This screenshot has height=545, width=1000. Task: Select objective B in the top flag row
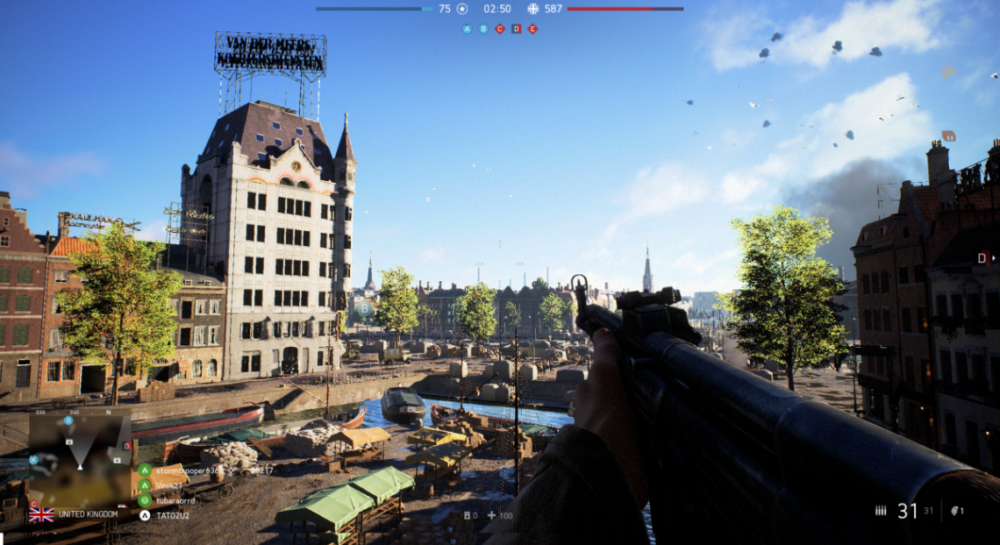(x=484, y=29)
